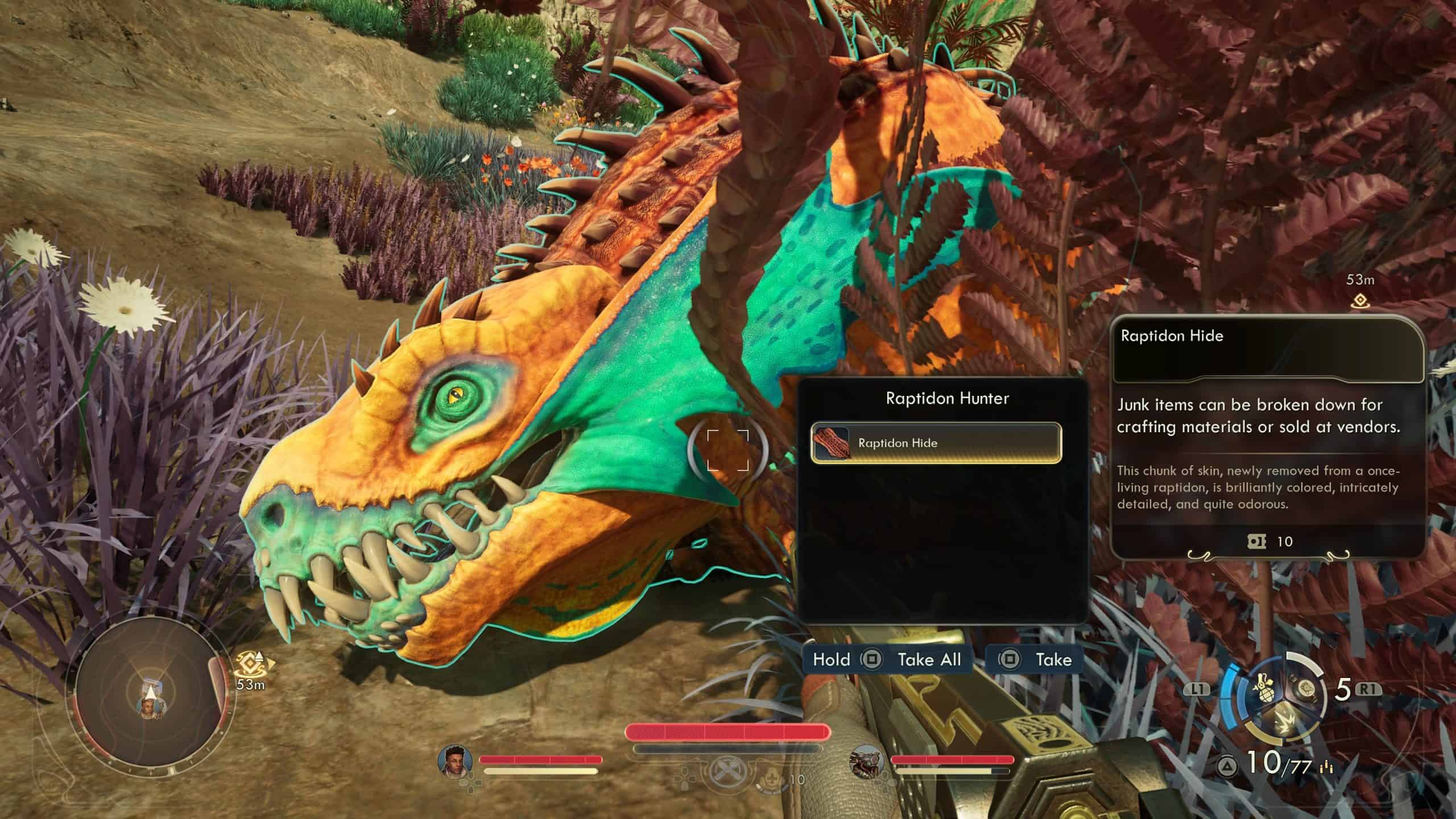Select the diamond objective marker above tooltip
The width and height of the screenshot is (1456, 819).
1359,300
